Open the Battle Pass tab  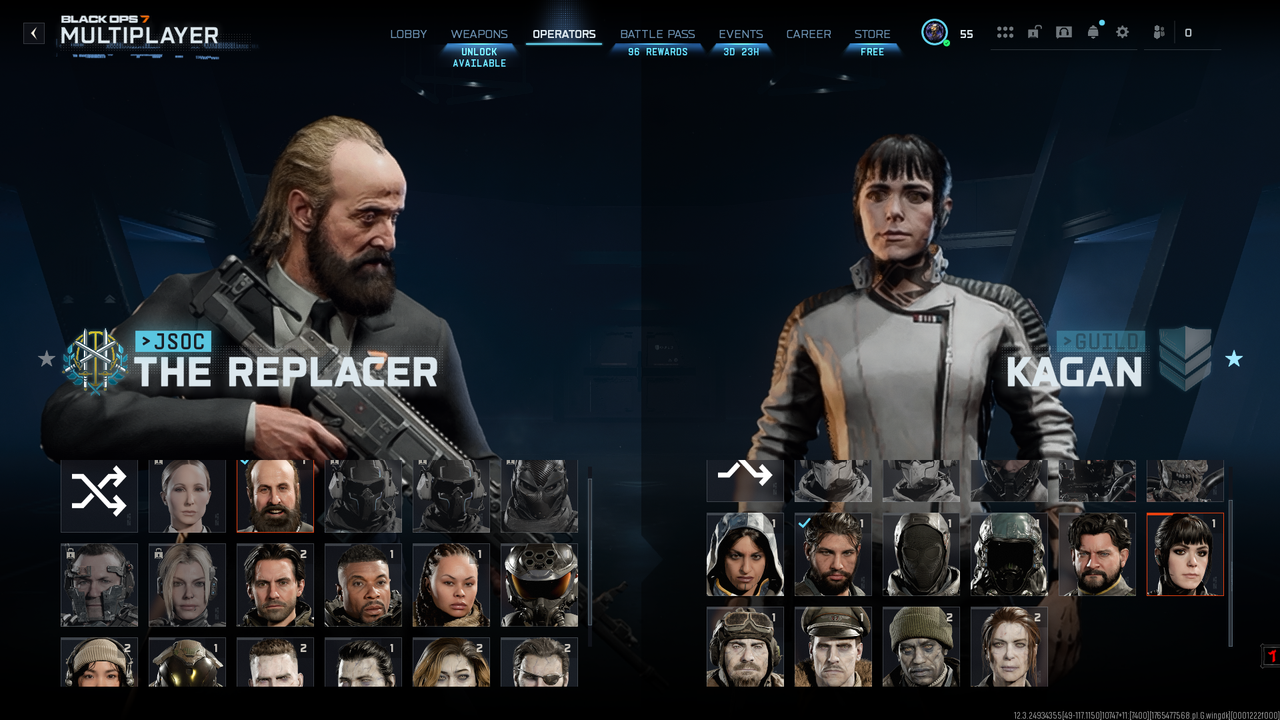pos(657,34)
